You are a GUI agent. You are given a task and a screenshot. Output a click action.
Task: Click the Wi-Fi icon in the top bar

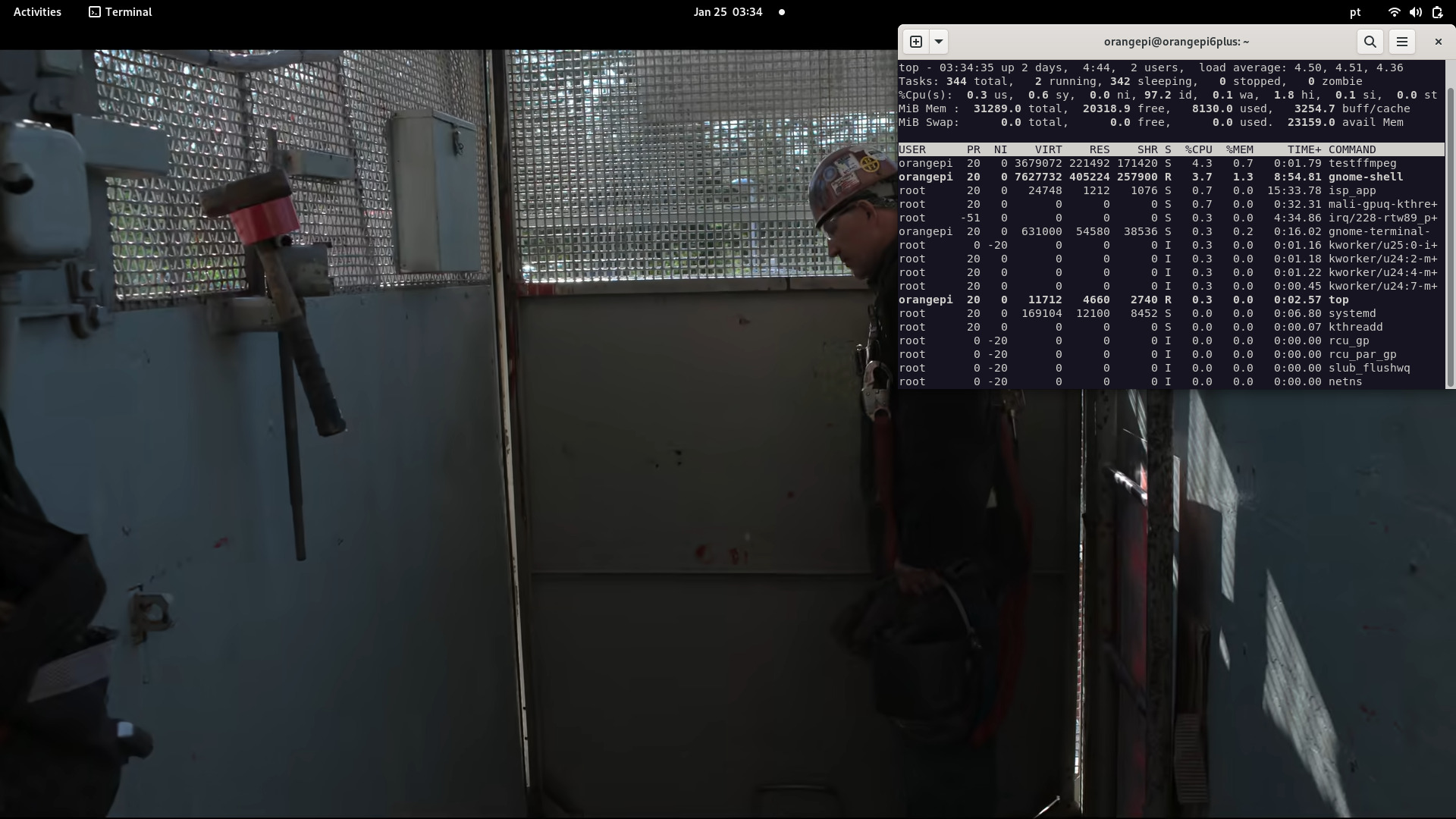tap(1393, 11)
